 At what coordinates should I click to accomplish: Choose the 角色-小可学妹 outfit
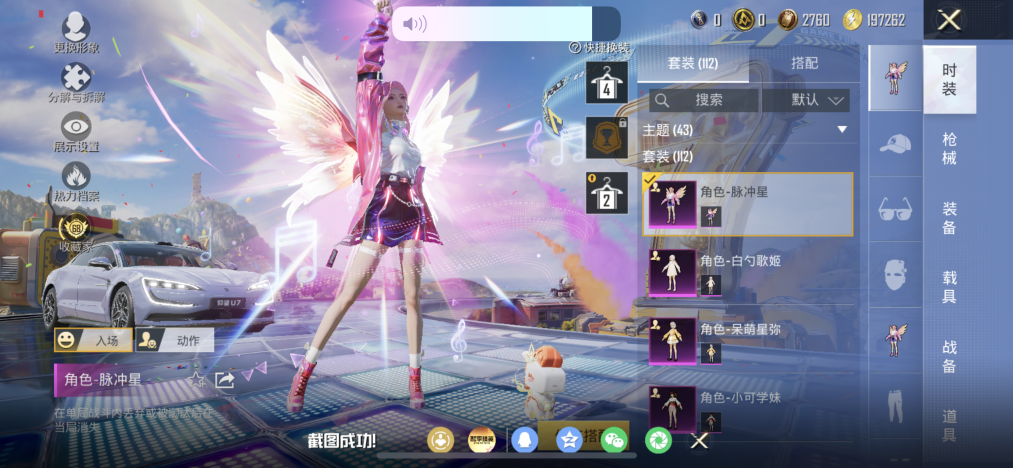click(x=748, y=407)
